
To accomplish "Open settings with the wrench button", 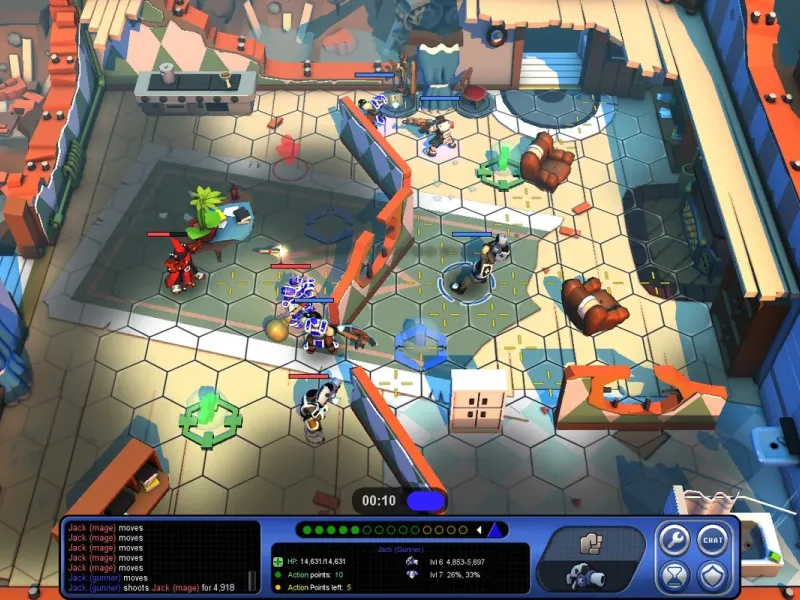I will click(x=672, y=540).
